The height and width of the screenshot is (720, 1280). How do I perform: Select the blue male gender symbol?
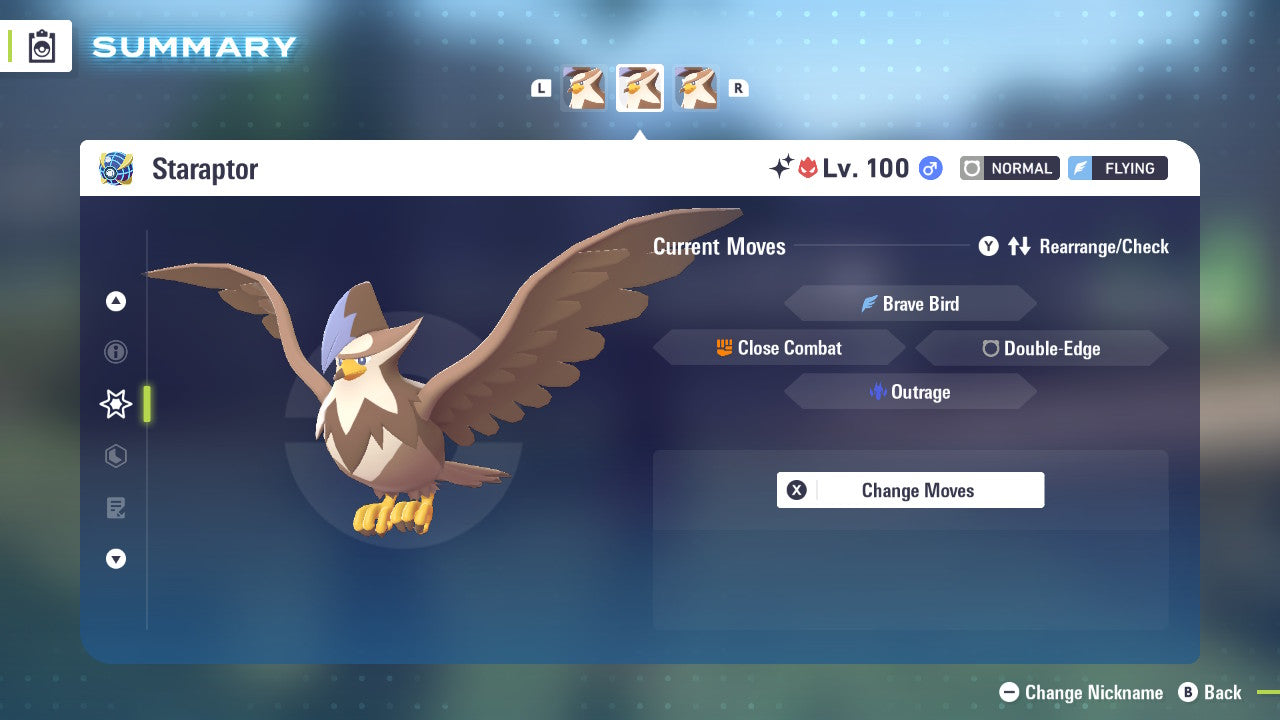pos(929,168)
